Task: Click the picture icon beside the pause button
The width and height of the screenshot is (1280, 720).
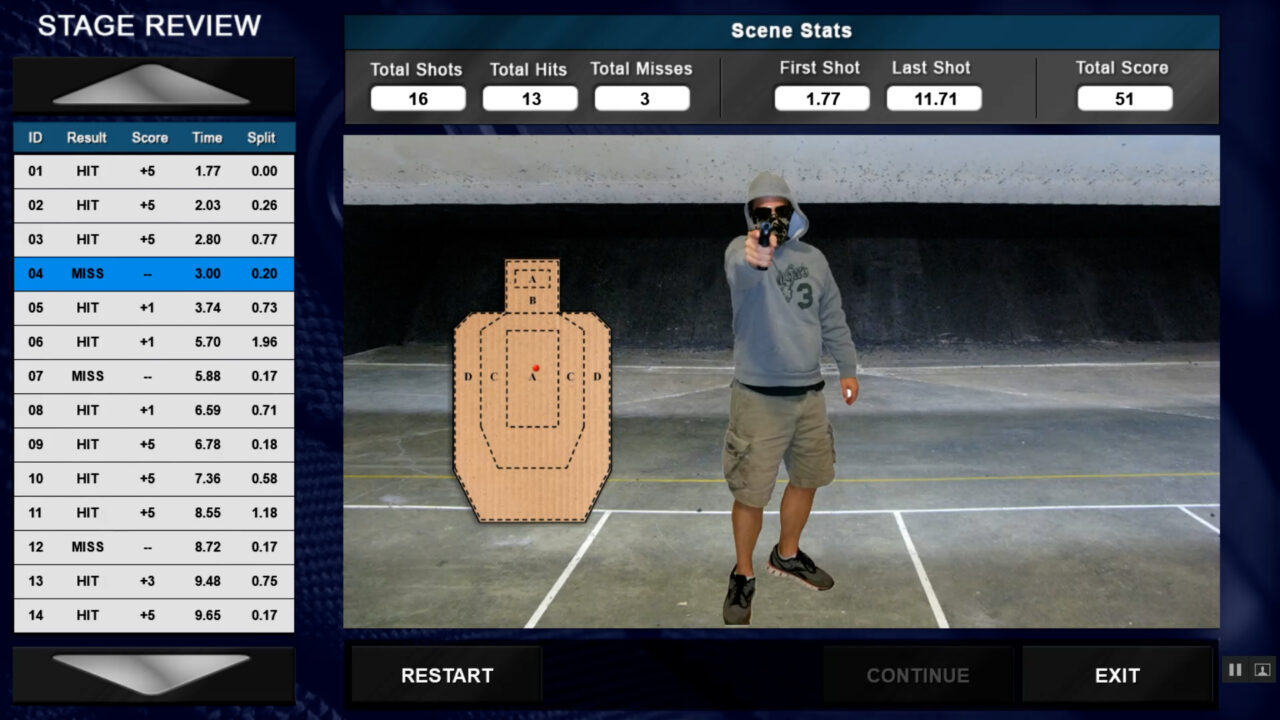Action: (1261, 670)
